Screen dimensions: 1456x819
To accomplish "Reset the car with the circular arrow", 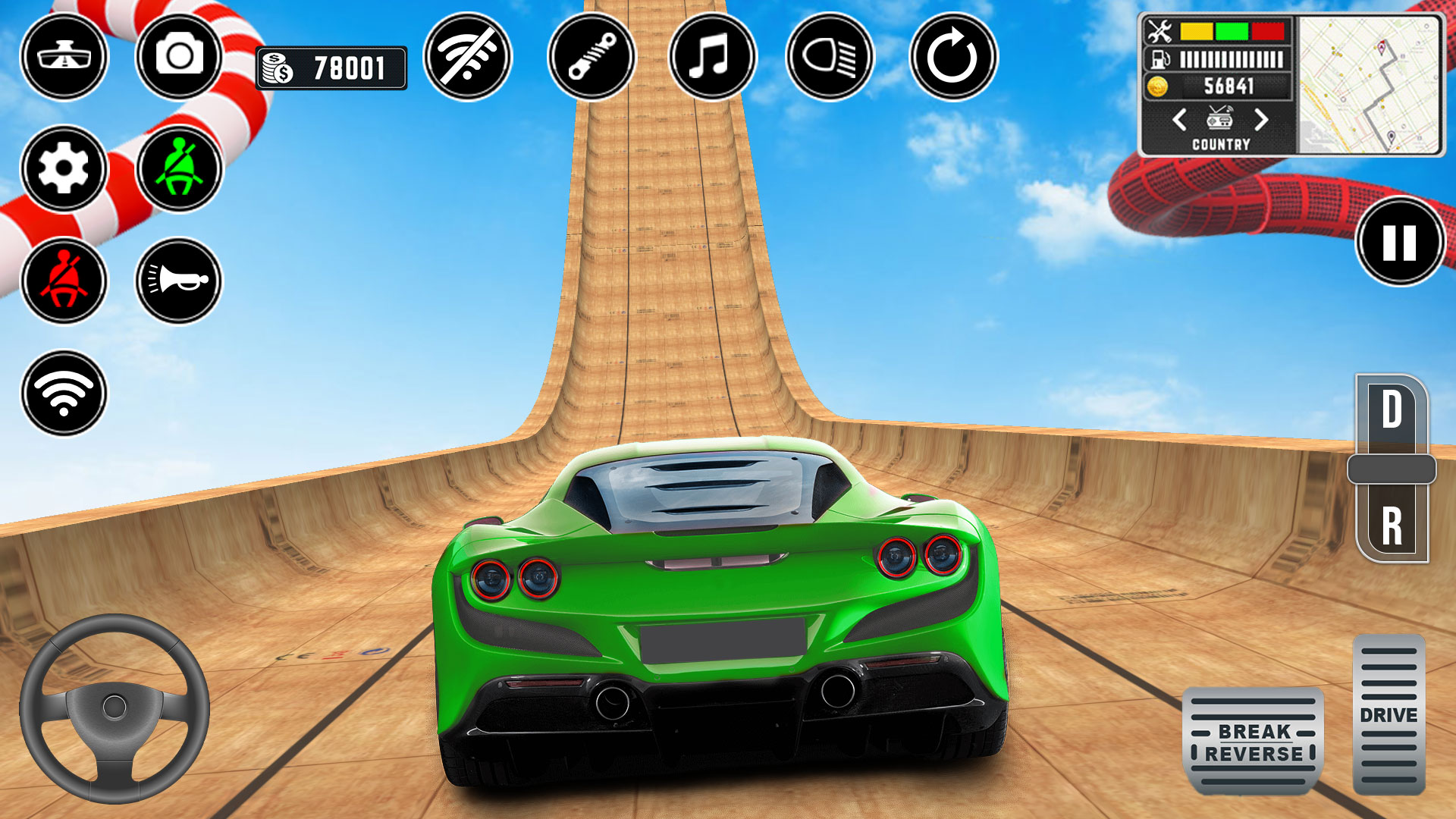I will click(953, 56).
